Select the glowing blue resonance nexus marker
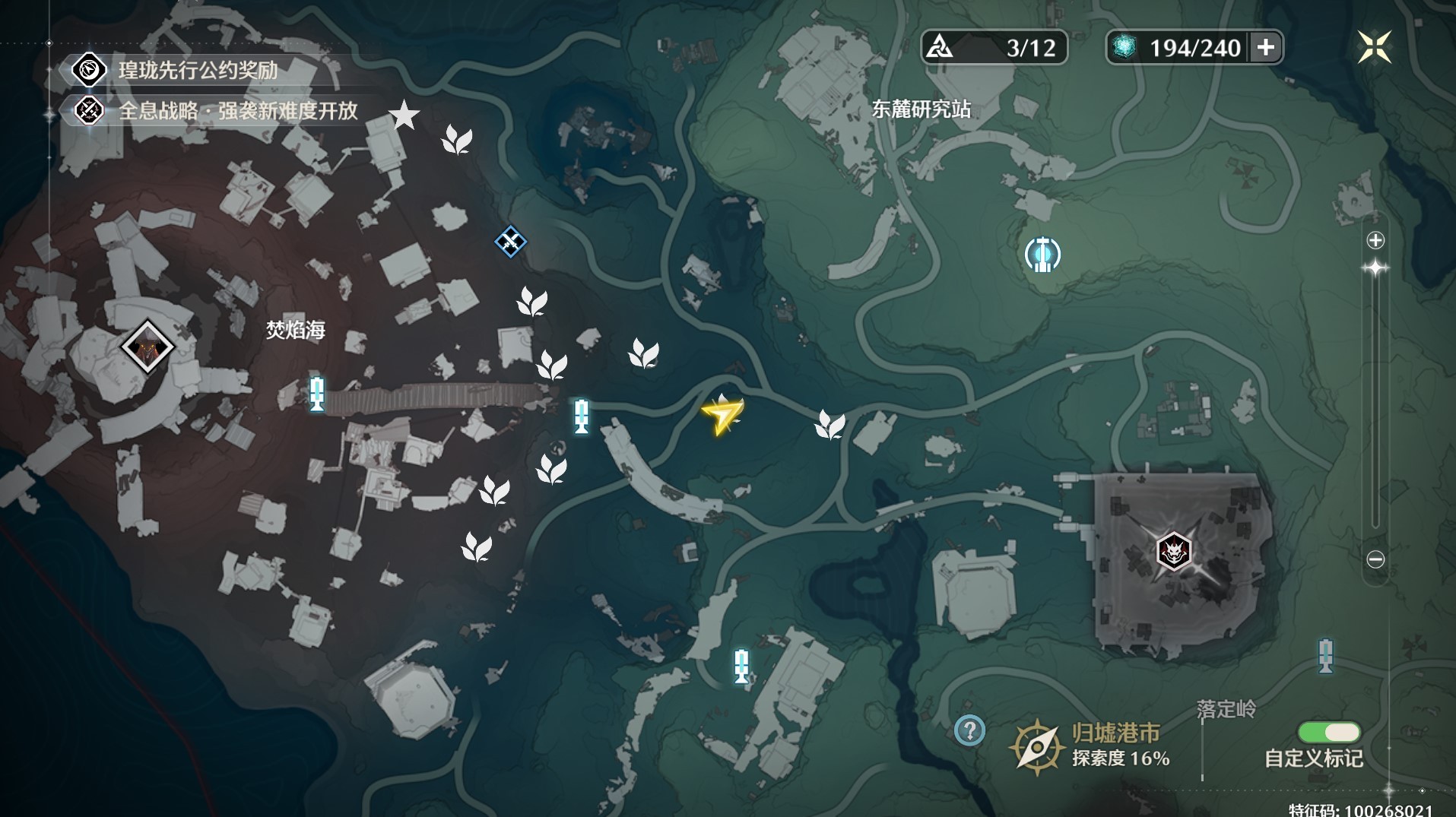Viewport: 1456px width, 817px height. pos(1042,255)
